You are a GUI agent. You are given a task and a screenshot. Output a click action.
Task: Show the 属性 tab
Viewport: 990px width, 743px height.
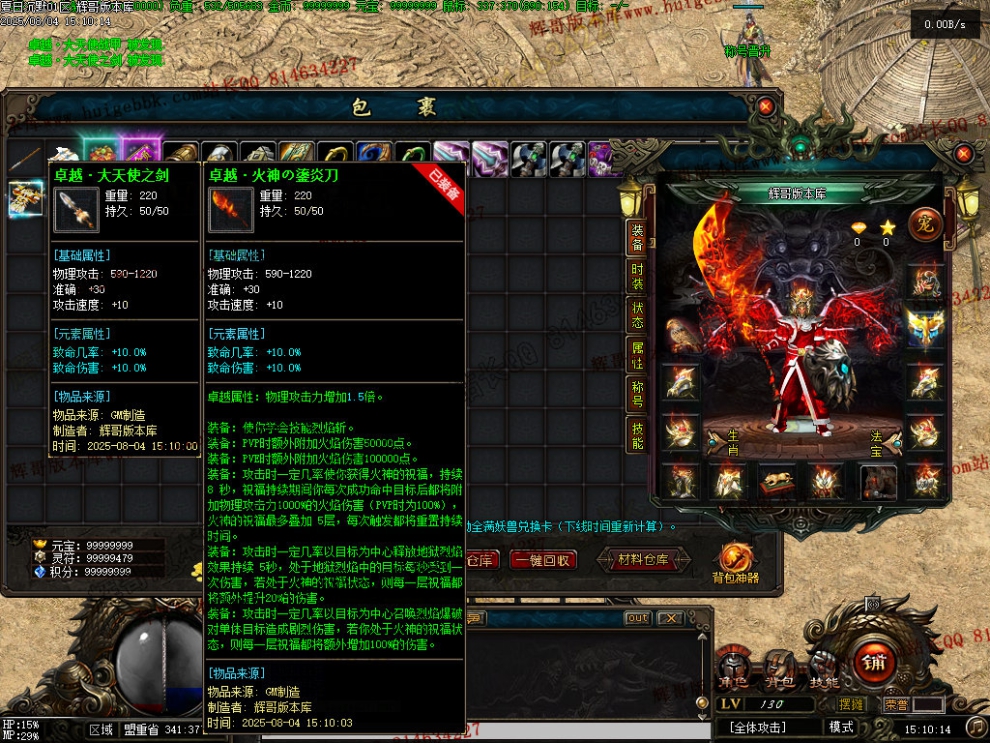(x=637, y=354)
